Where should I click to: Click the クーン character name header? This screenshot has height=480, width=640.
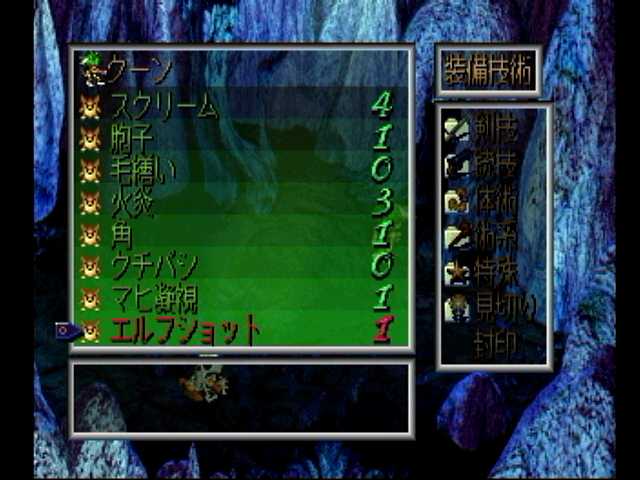(x=140, y=70)
